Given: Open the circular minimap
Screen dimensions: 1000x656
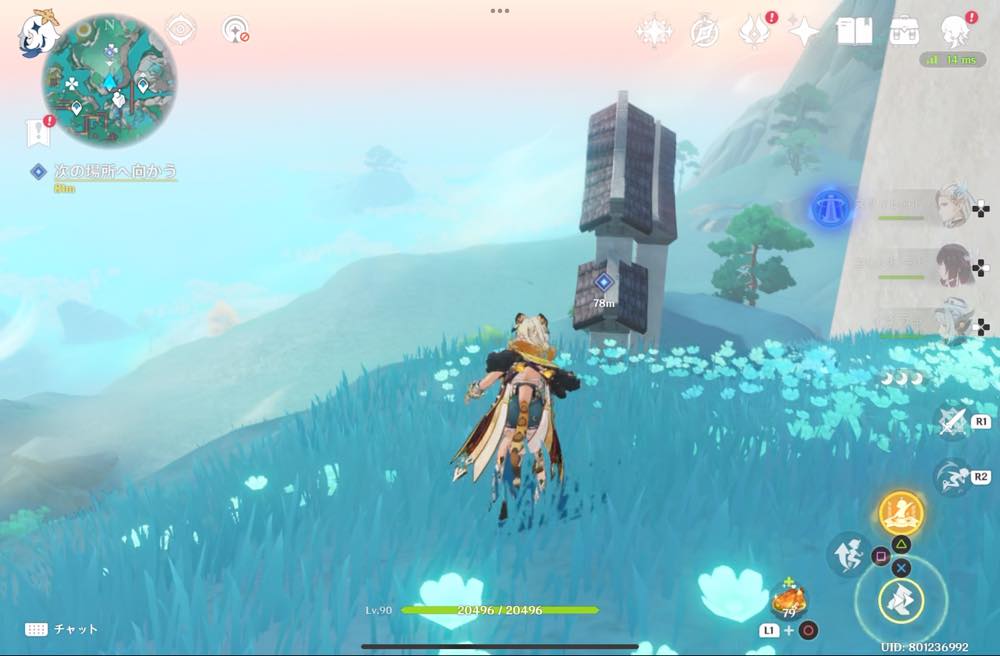Looking at the screenshot, I should pyautogui.click(x=109, y=80).
